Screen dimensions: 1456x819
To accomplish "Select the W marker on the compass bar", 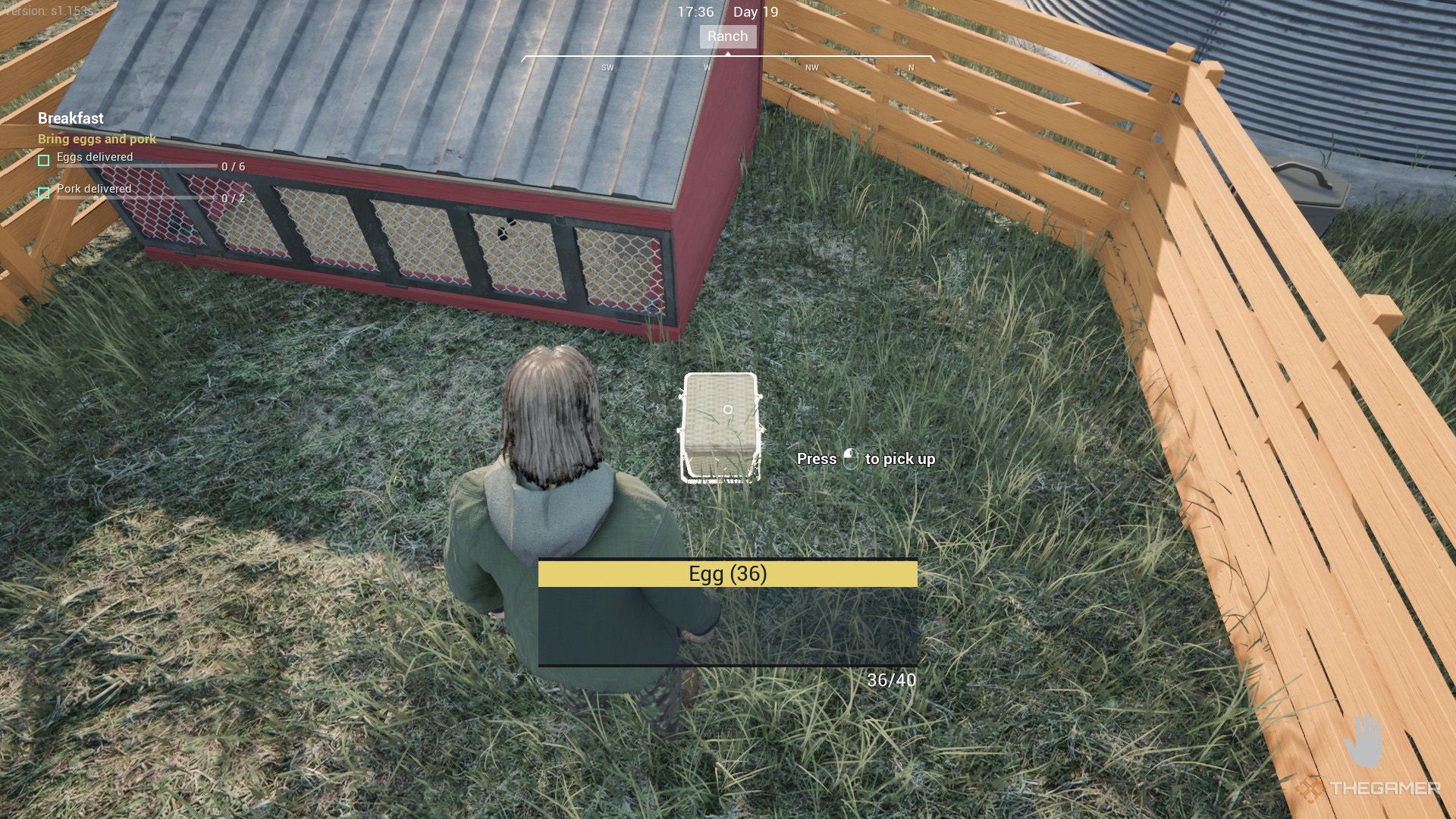I will point(706,67).
